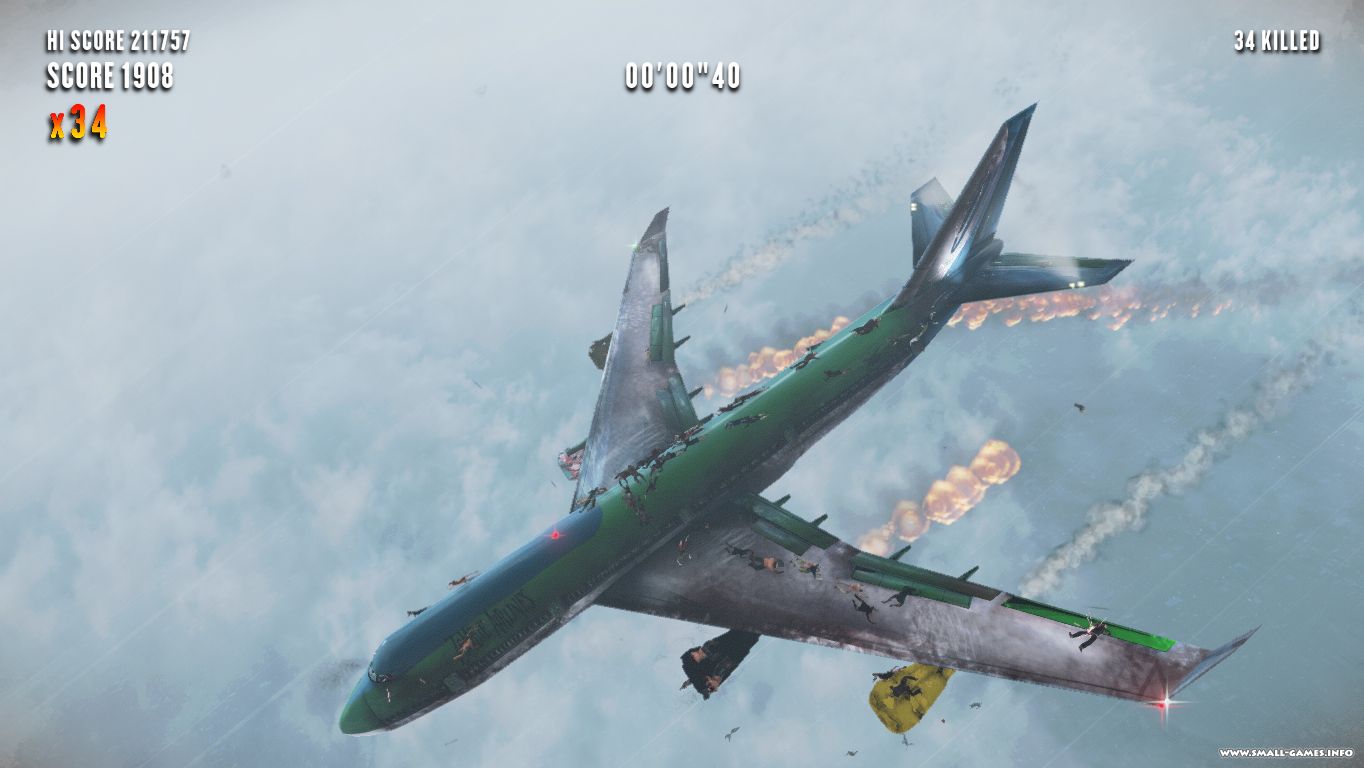Click the SCORE 1908 readout

point(109,75)
